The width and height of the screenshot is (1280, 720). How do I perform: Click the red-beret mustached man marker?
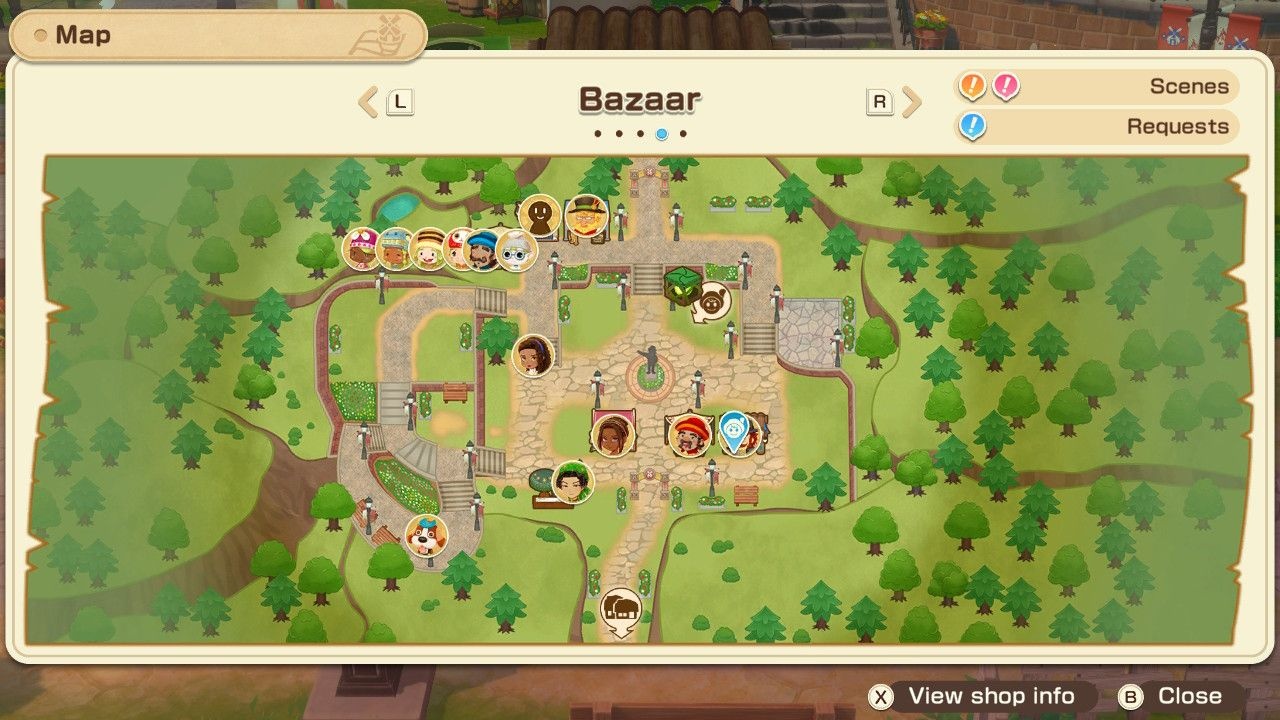tap(689, 434)
